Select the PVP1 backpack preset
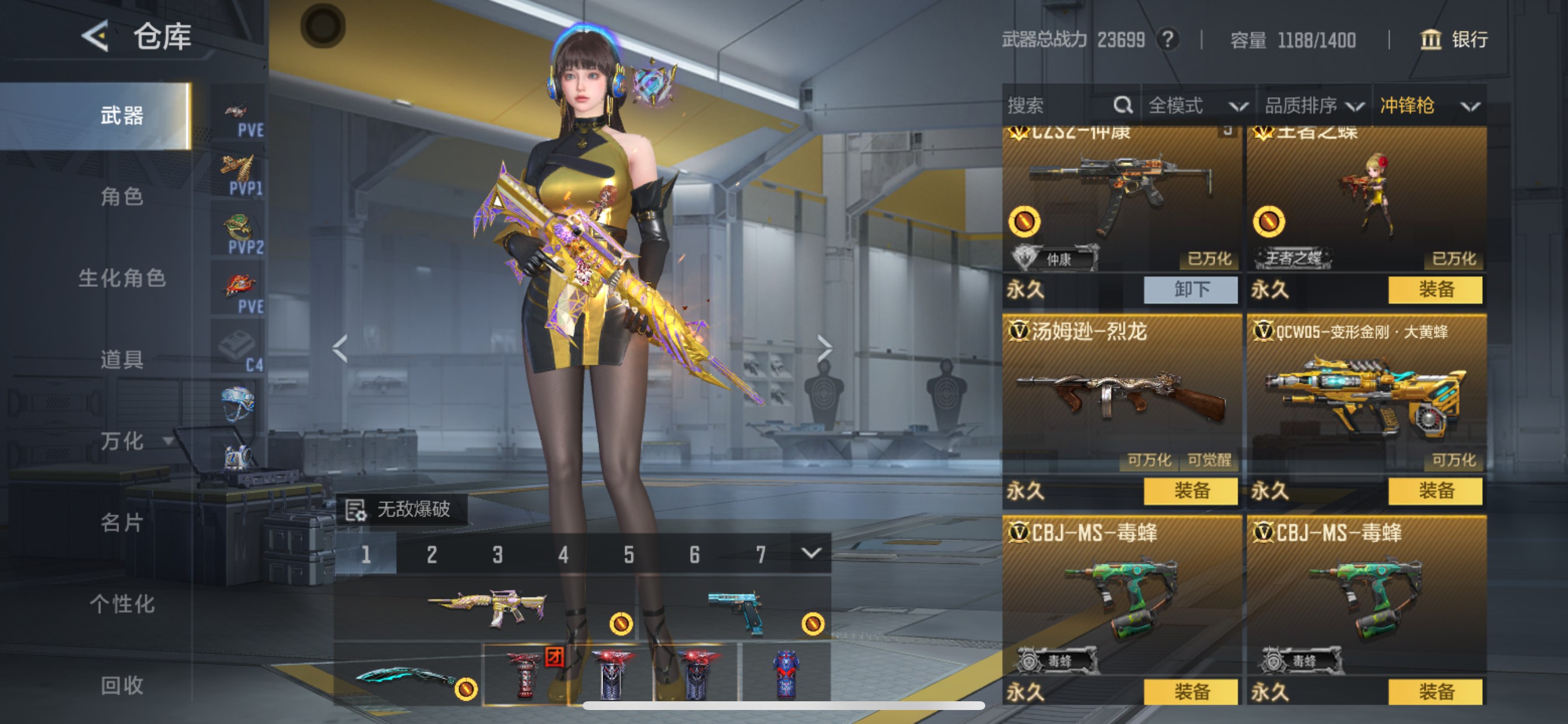This screenshot has height=724, width=1568. [239, 175]
